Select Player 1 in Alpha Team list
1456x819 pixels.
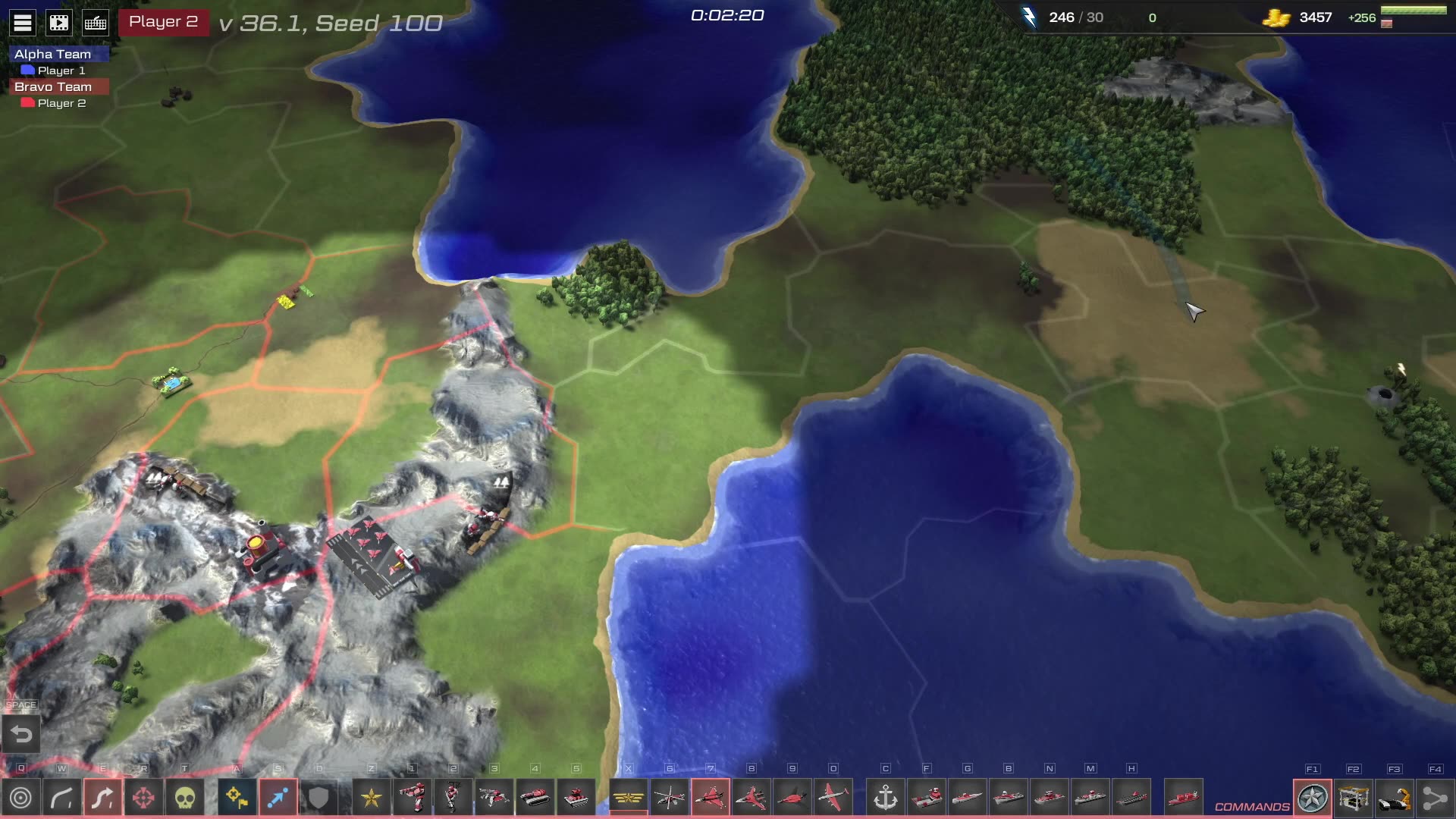point(61,71)
